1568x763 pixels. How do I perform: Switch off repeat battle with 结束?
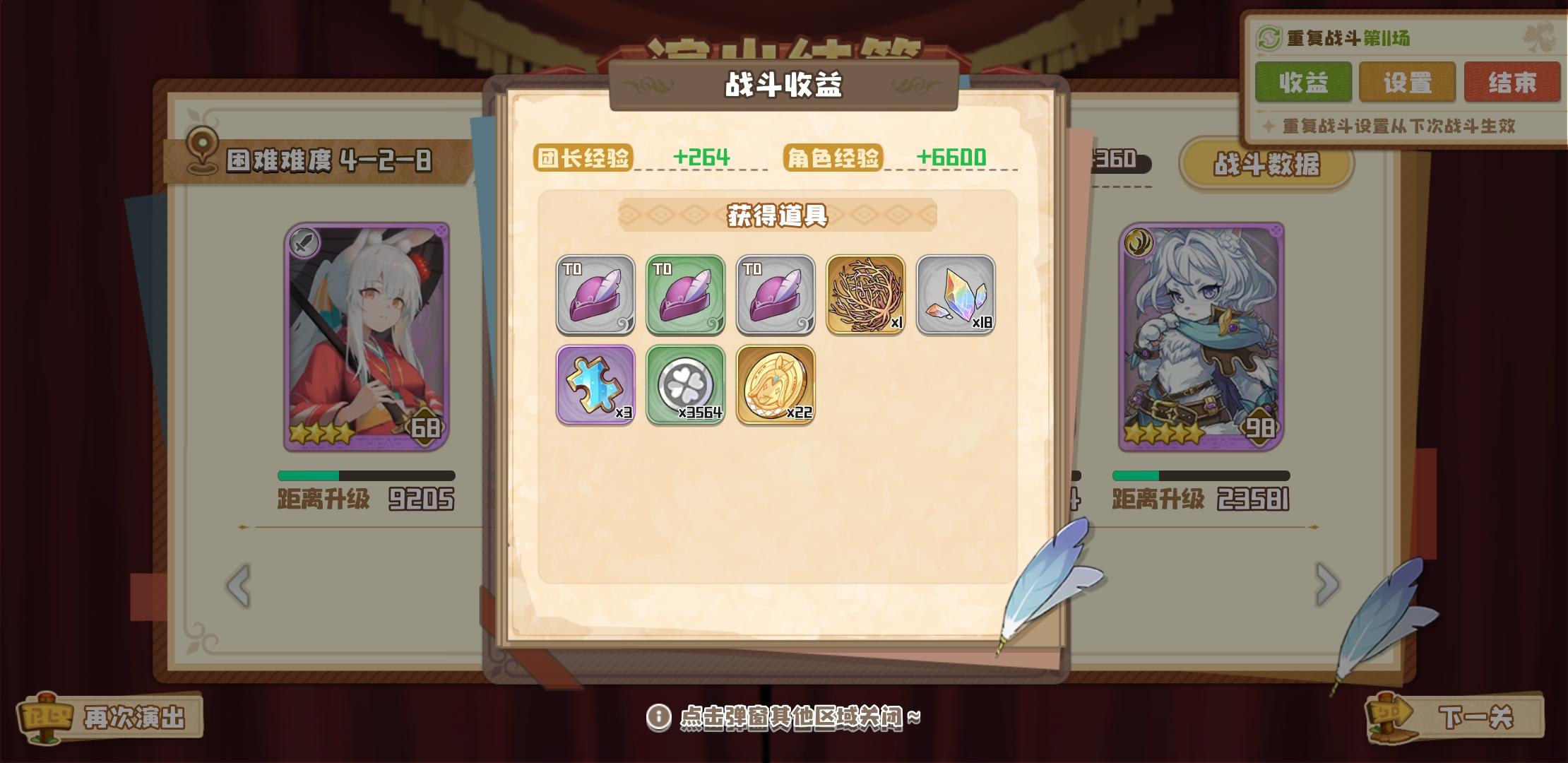pyautogui.click(x=1512, y=81)
